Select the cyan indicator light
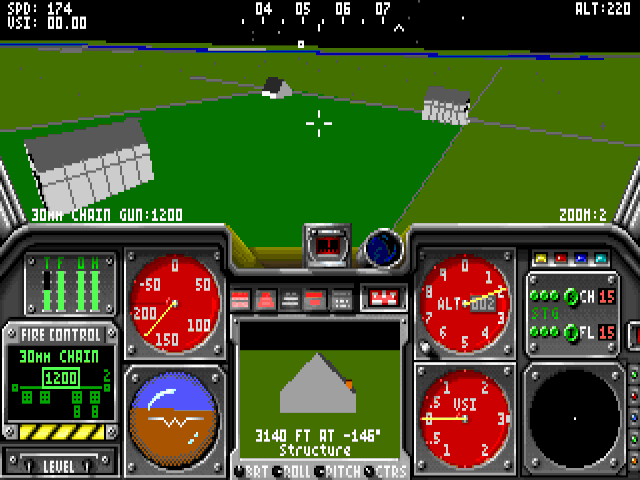Viewport: 640px width, 480px height. (x=601, y=258)
